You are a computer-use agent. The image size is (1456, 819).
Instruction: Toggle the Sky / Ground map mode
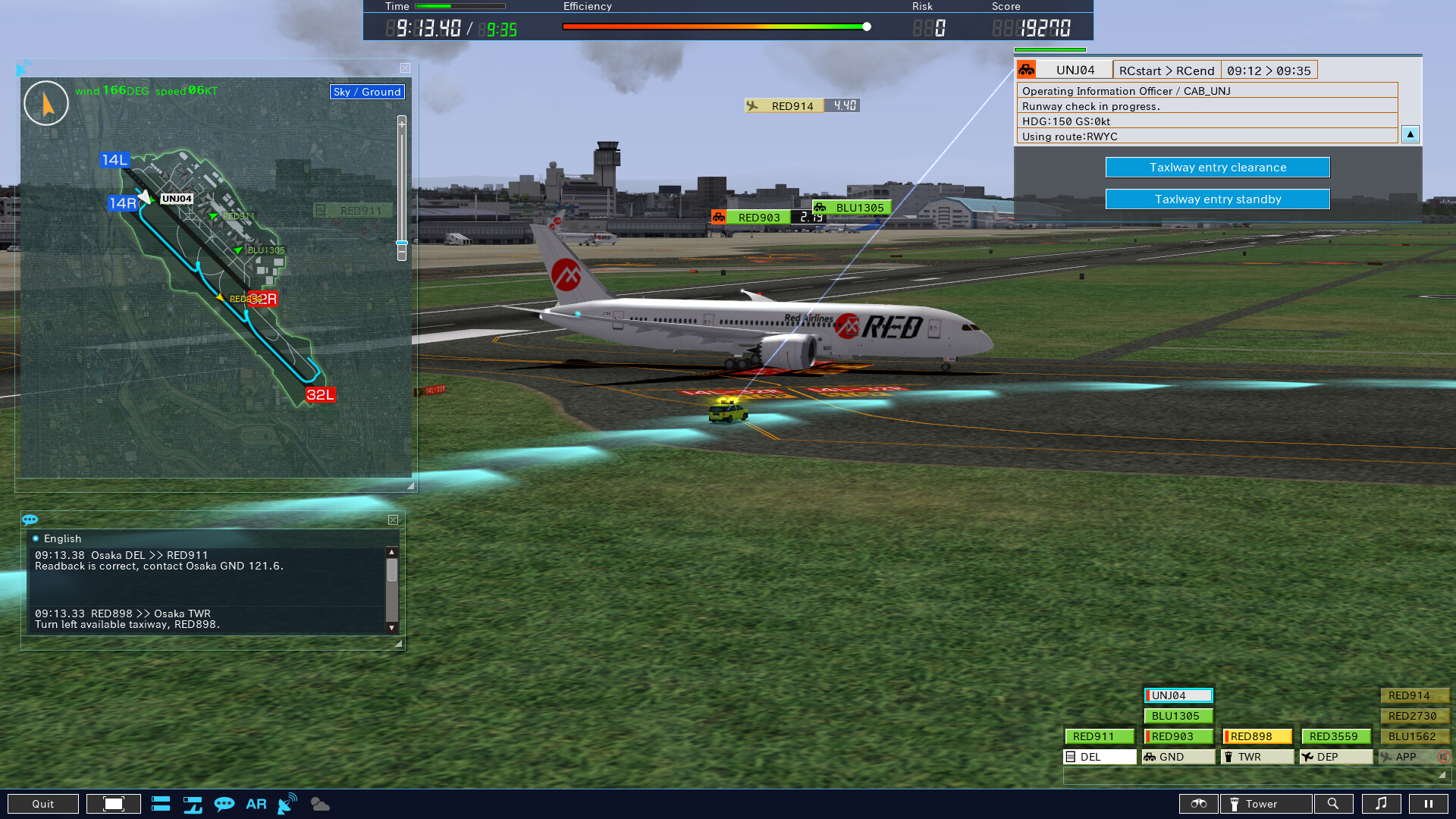(x=366, y=92)
